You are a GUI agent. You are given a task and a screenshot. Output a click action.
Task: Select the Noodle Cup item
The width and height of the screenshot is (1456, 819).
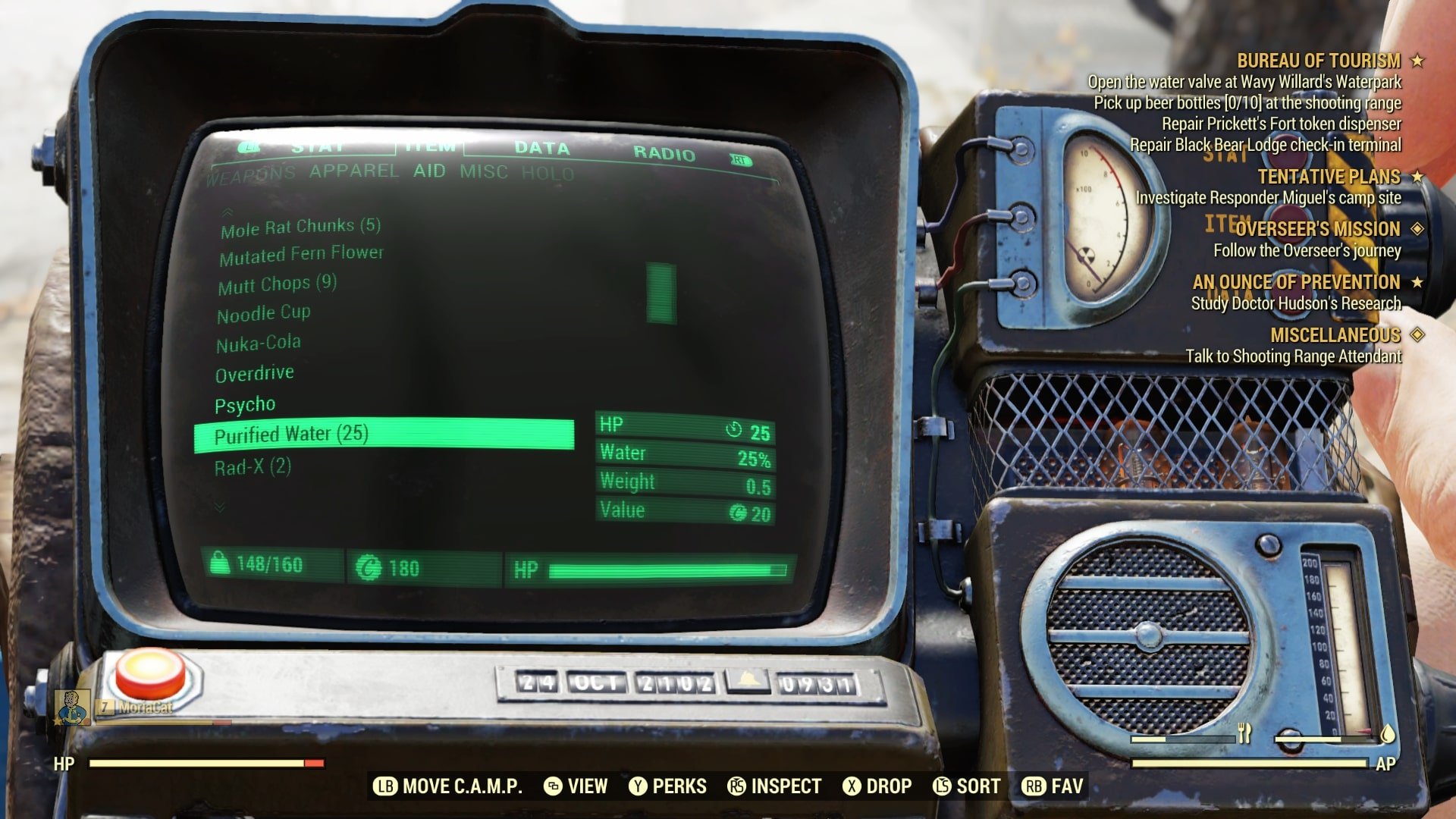263,313
